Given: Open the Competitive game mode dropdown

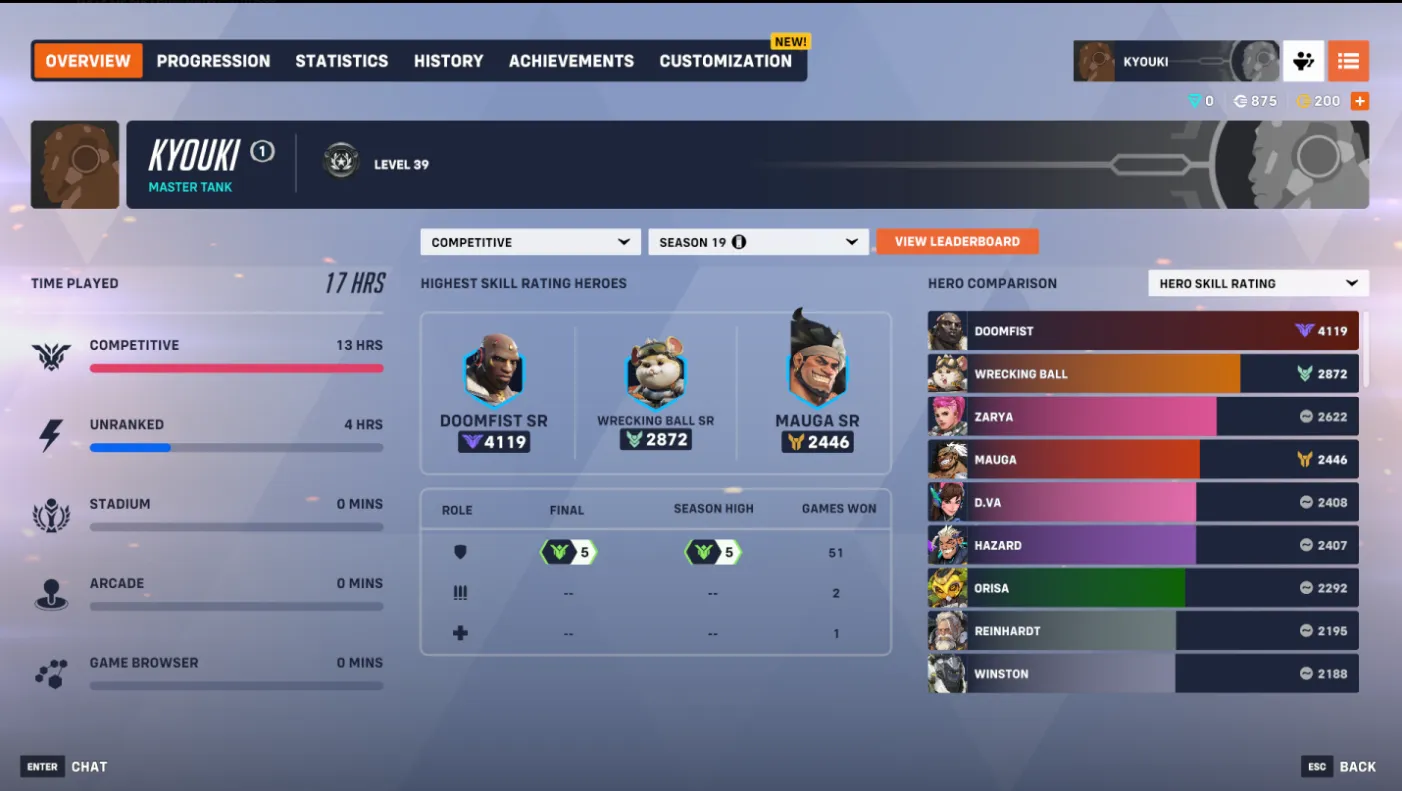Looking at the screenshot, I should click(529, 241).
